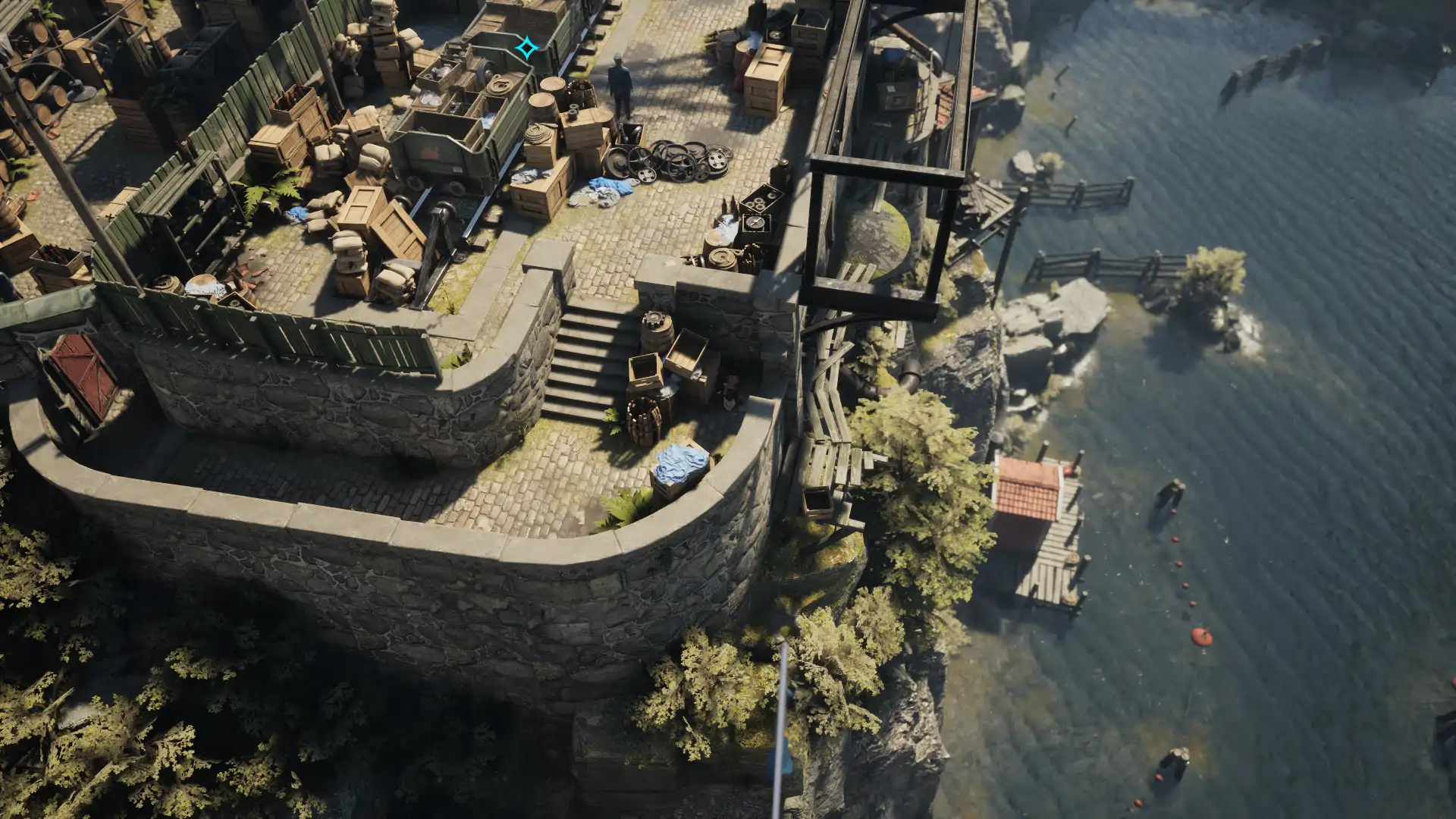Click the cyan diamond objective marker
The height and width of the screenshot is (819, 1456).
pyautogui.click(x=526, y=49)
